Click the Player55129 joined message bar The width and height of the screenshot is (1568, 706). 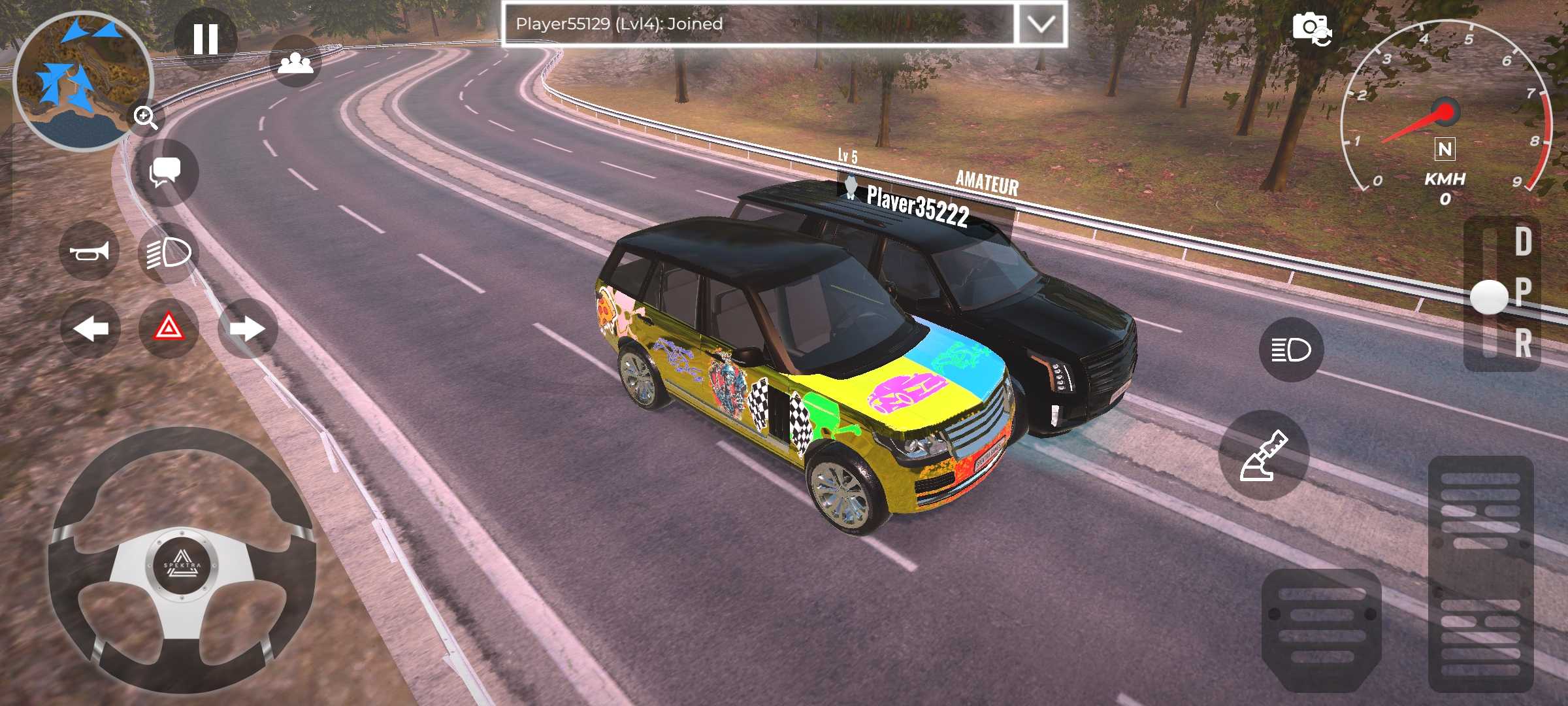pos(758,24)
